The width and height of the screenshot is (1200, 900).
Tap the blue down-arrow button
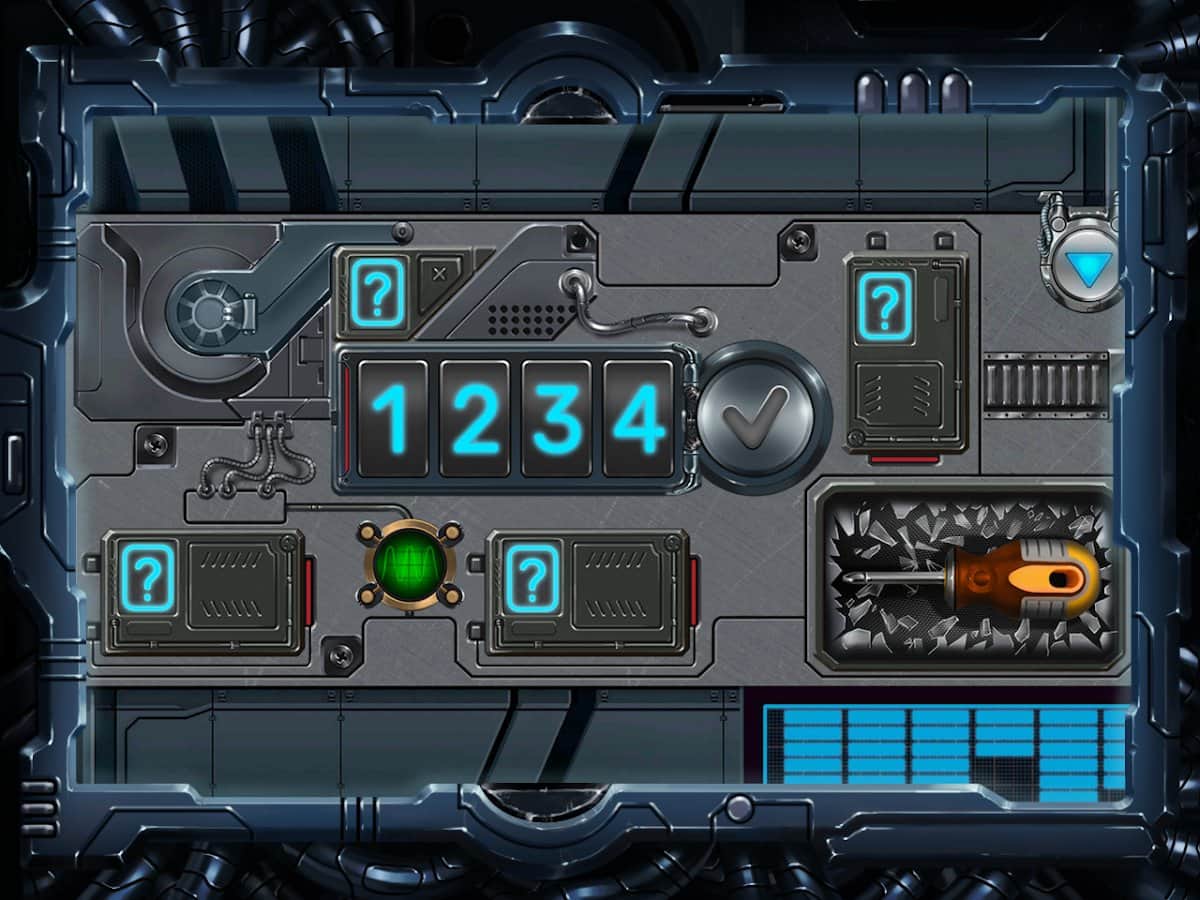tap(1082, 269)
